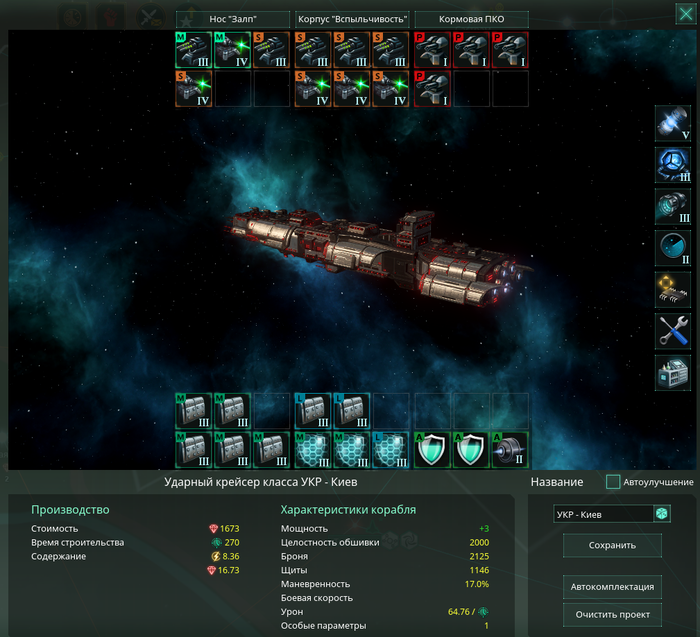Image resolution: width=700 pixels, height=637 pixels.
Task: Toggle the Автоулучшение checkbox
Action: pyautogui.click(x=613, y=482)
